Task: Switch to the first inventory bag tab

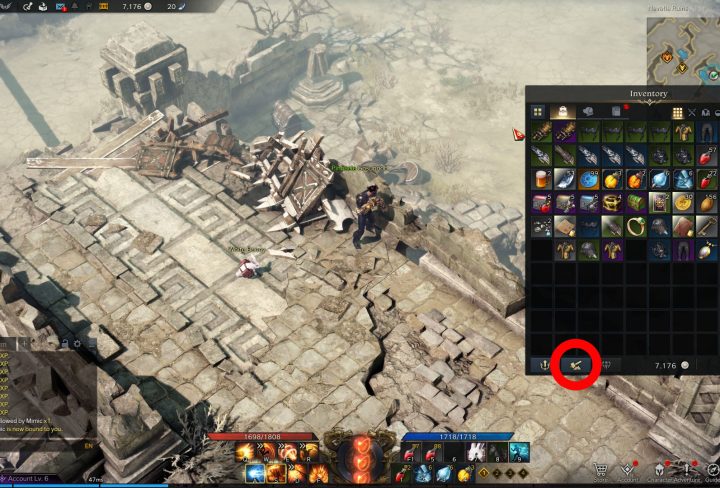Action: (x=562, y=112)
